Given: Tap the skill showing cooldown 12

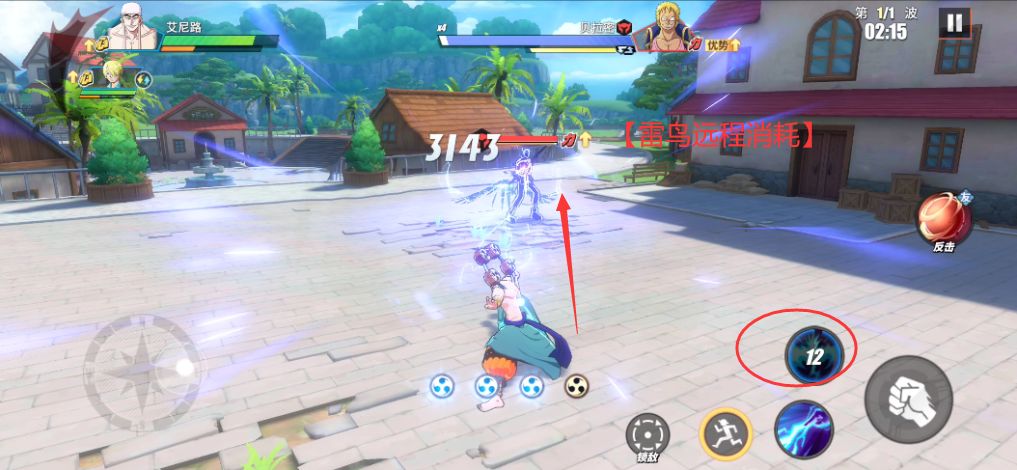Looking at the screenshot, I should coord(814,355).
